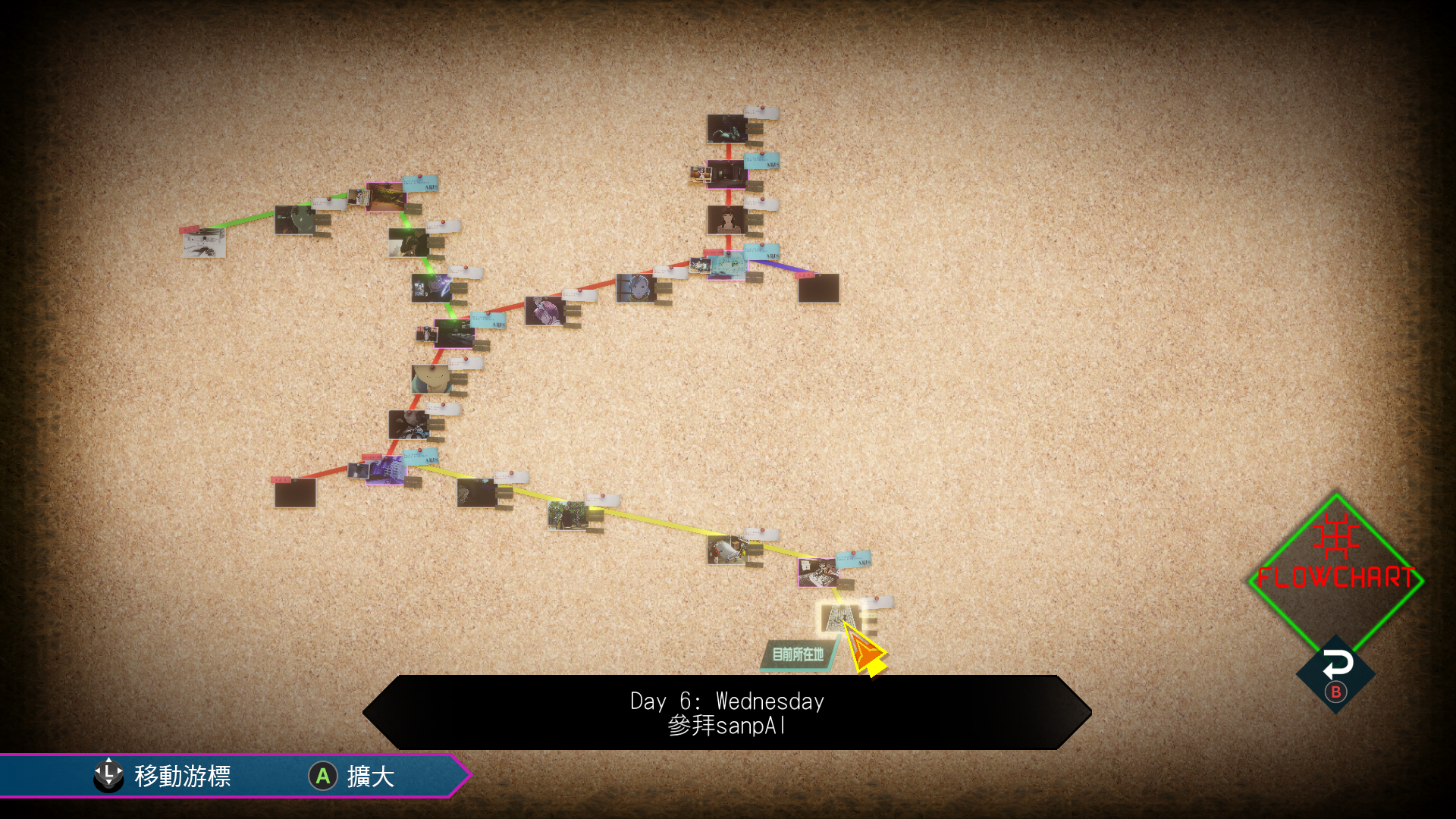
Task: Open the black-and-white bedroom node with pink border
Action: point(817,573)
